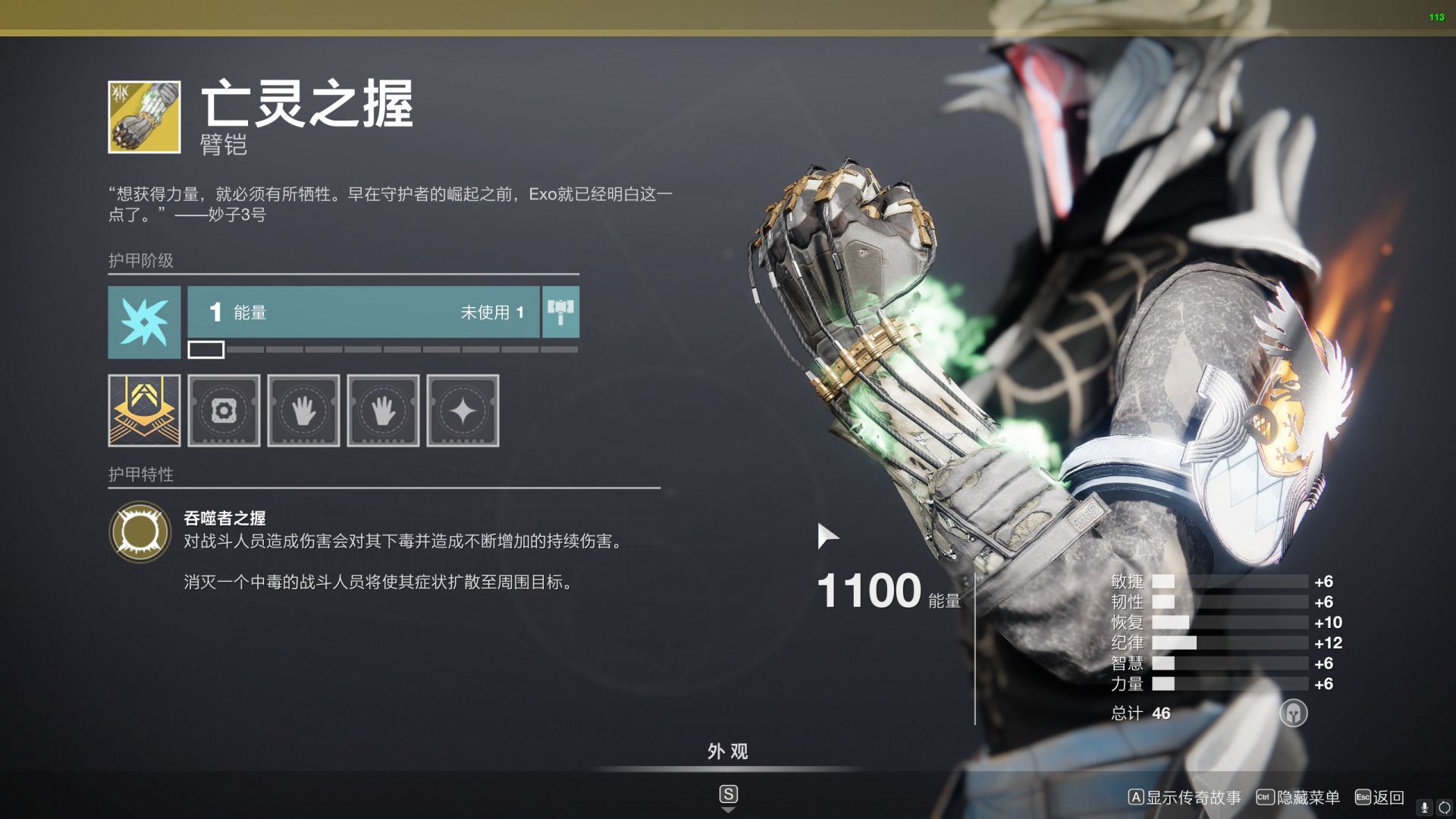This screenshot has height=819, width=1456.
Task: Click the hammer upgrade energy button
Action: point(560,312)
